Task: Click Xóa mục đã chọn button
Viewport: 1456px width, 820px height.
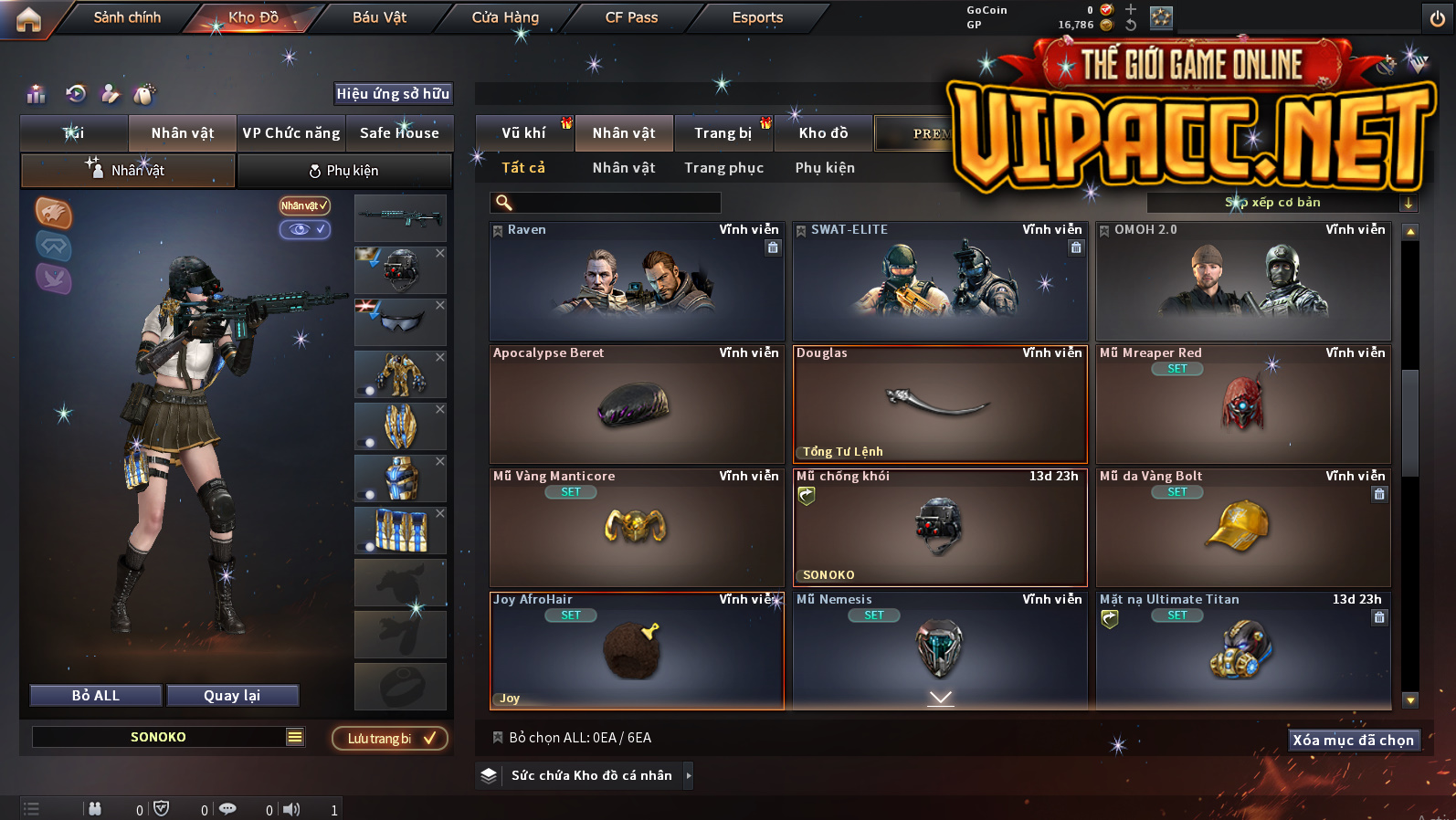Action: pyautogui.click(x=1353, y=740)
